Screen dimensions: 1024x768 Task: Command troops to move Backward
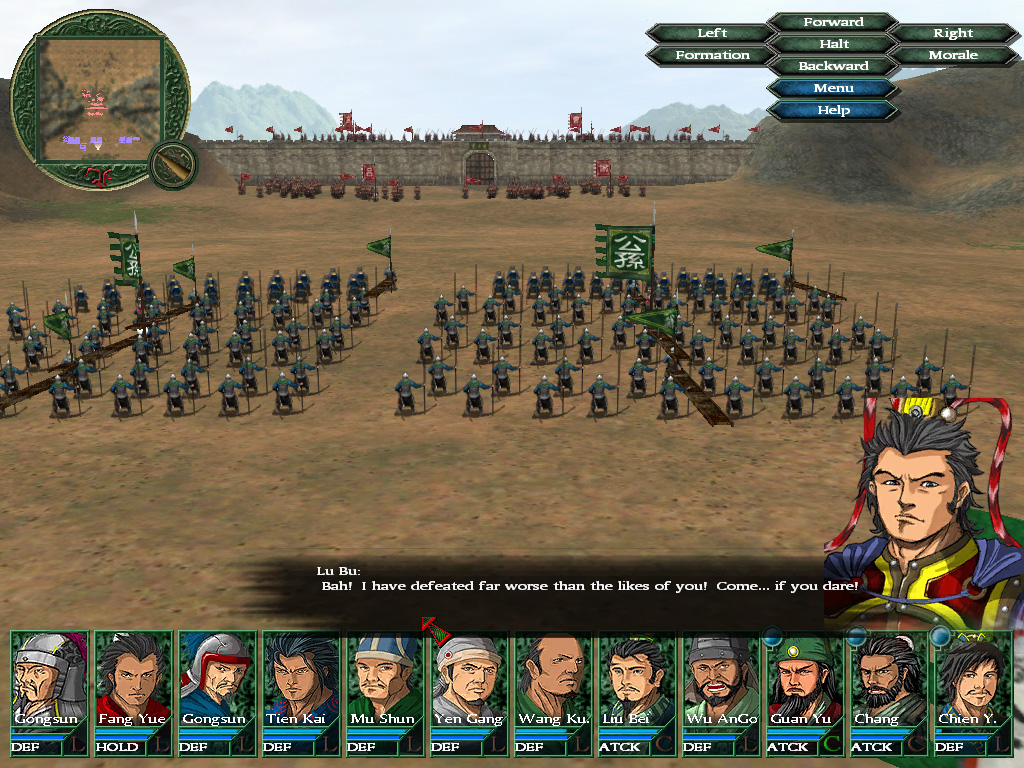click(x=833, y=66)
